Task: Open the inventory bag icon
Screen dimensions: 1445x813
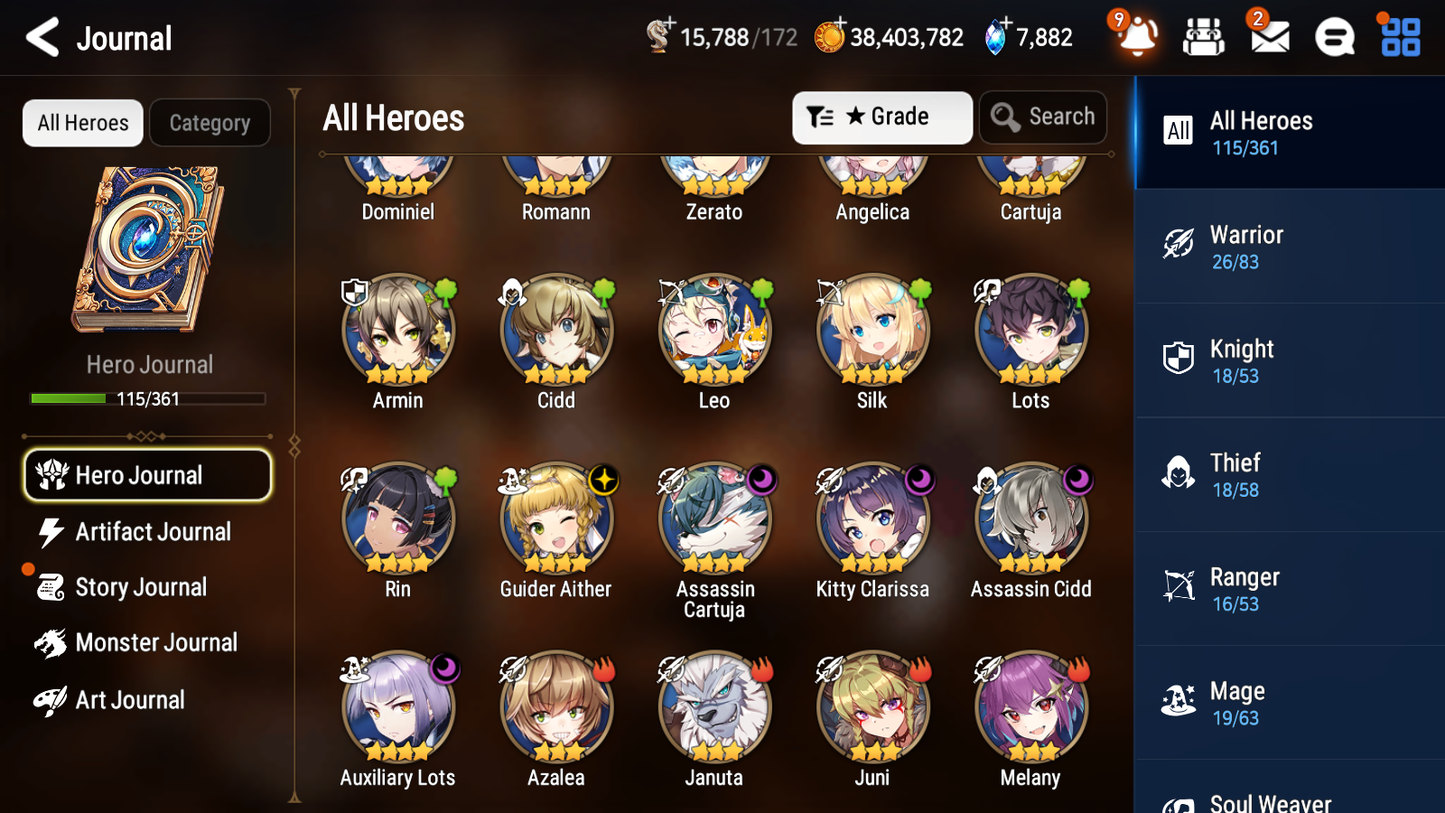Action: [1201, 37]
